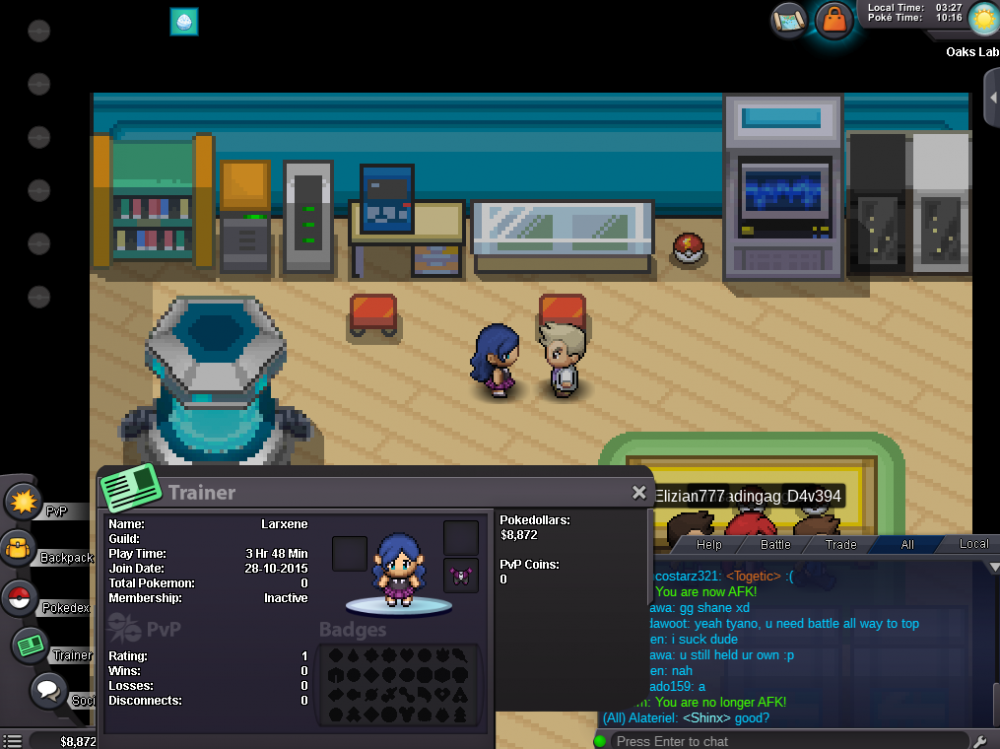Close the Trainer panel
1000x749 pixels.
(x=639, y=492)
